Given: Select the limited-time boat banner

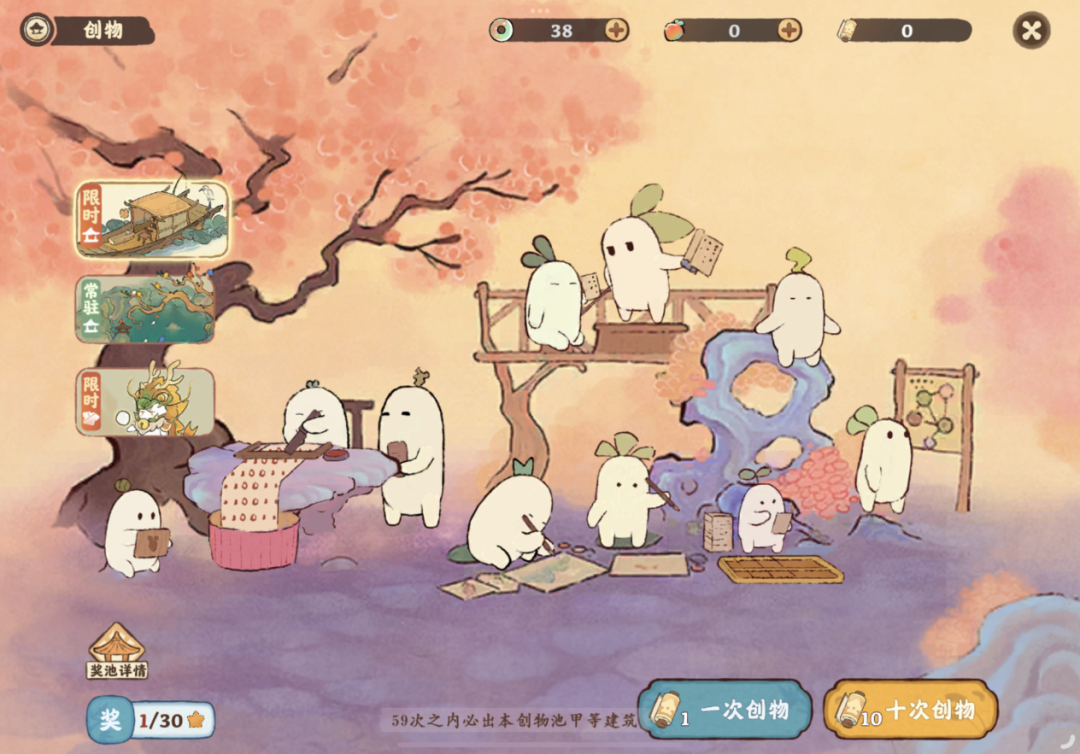Looking at the screenshot, I should (152, 218).
